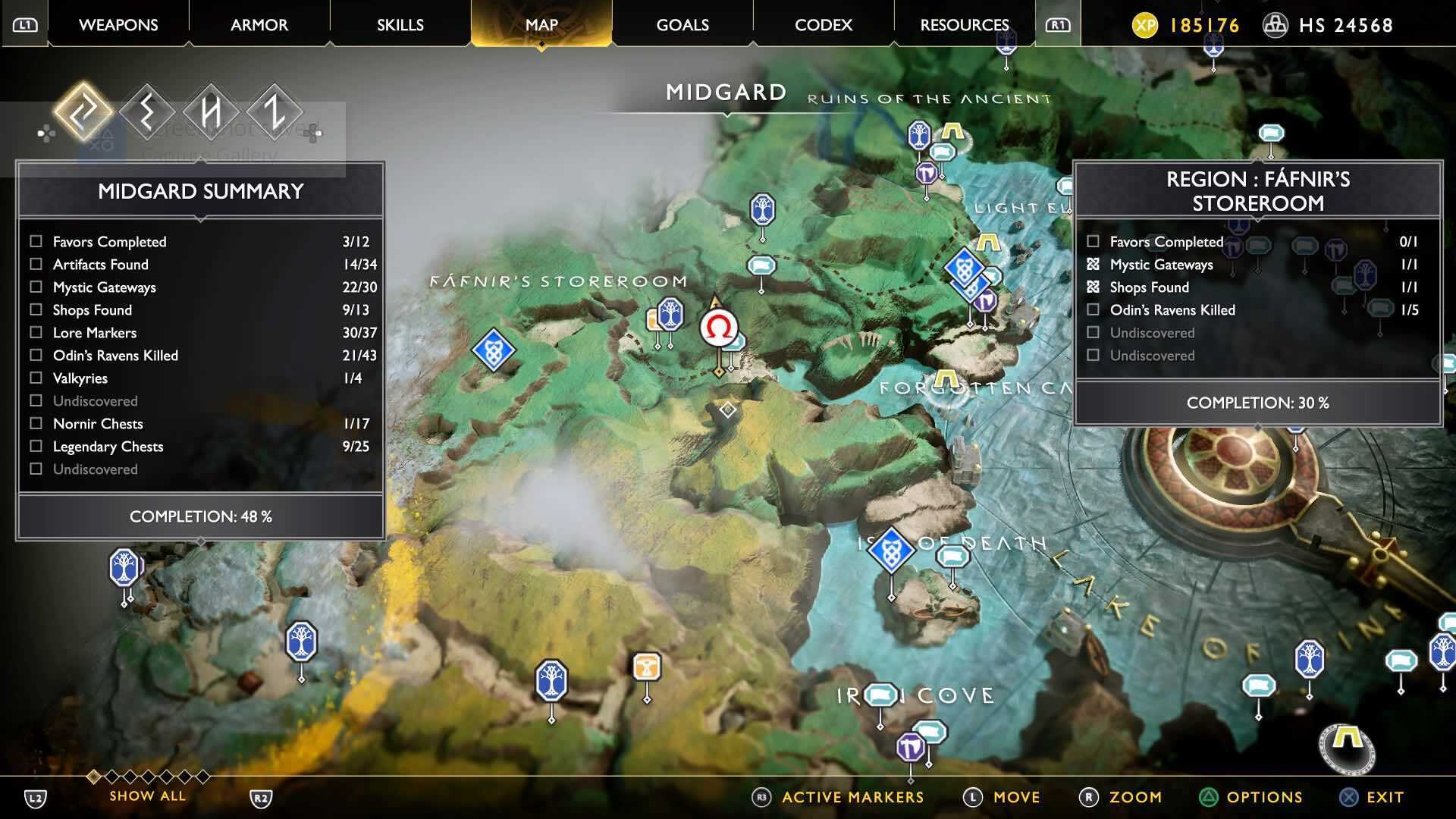
Task: Select Kratos' red Omega position marker
Action: (x=719, y=328)
